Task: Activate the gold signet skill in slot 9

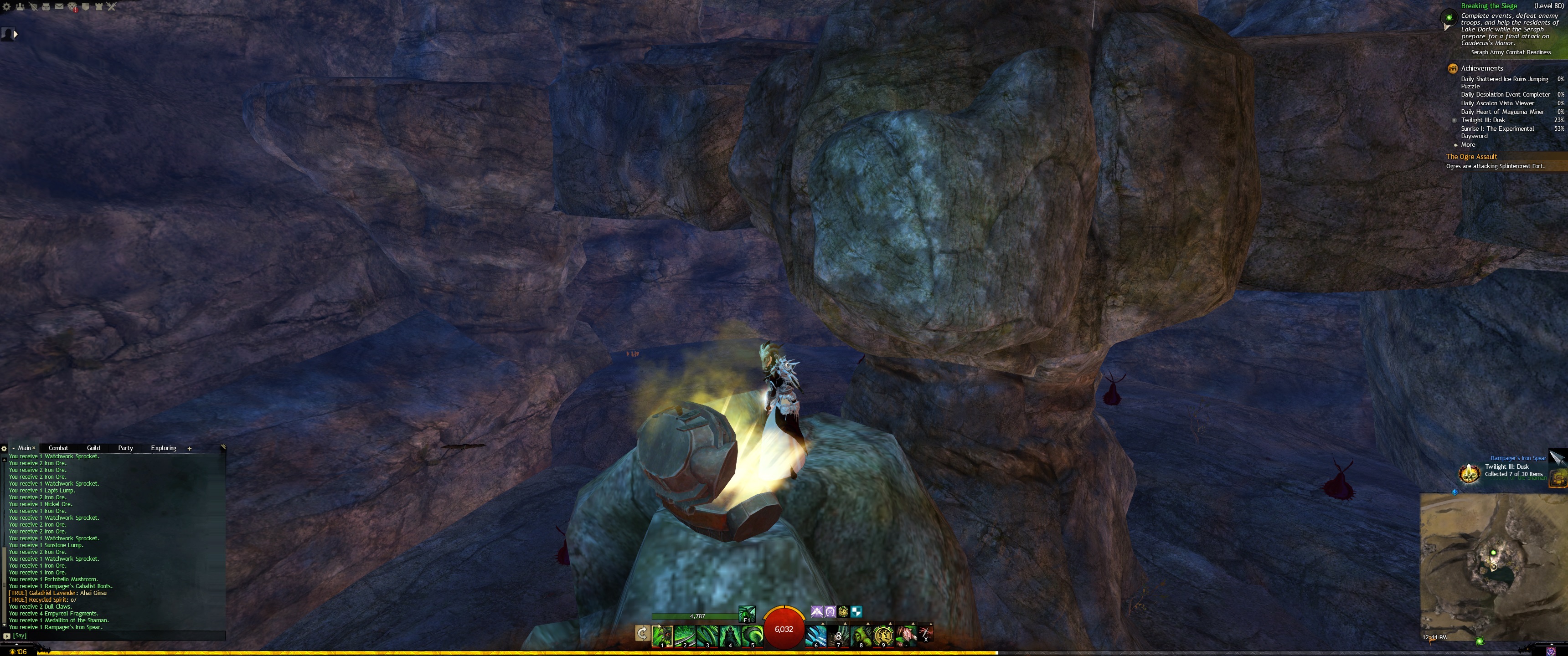Action: (x=883, y=635)
